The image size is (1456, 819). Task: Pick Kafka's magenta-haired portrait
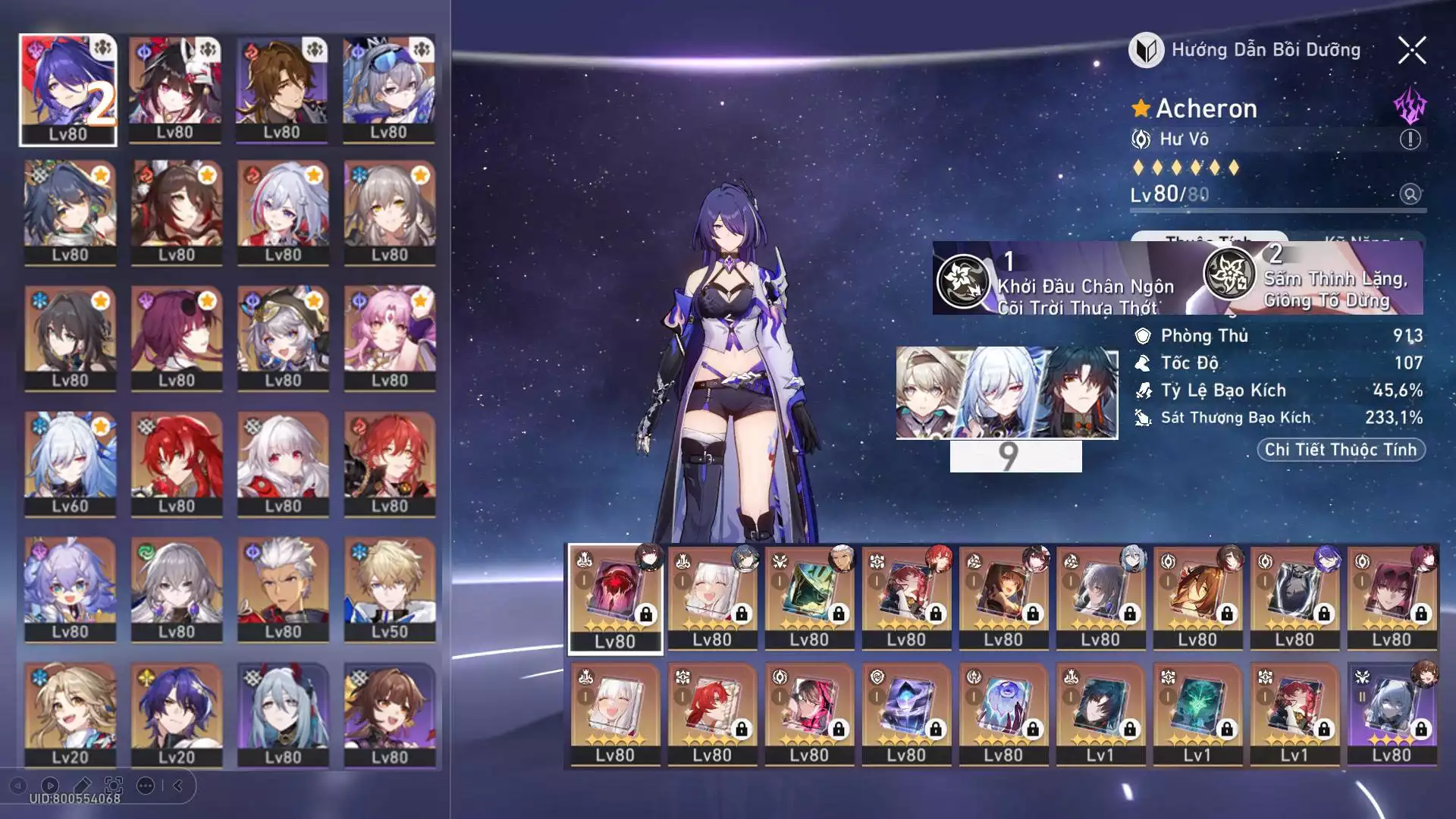(177, 338)
